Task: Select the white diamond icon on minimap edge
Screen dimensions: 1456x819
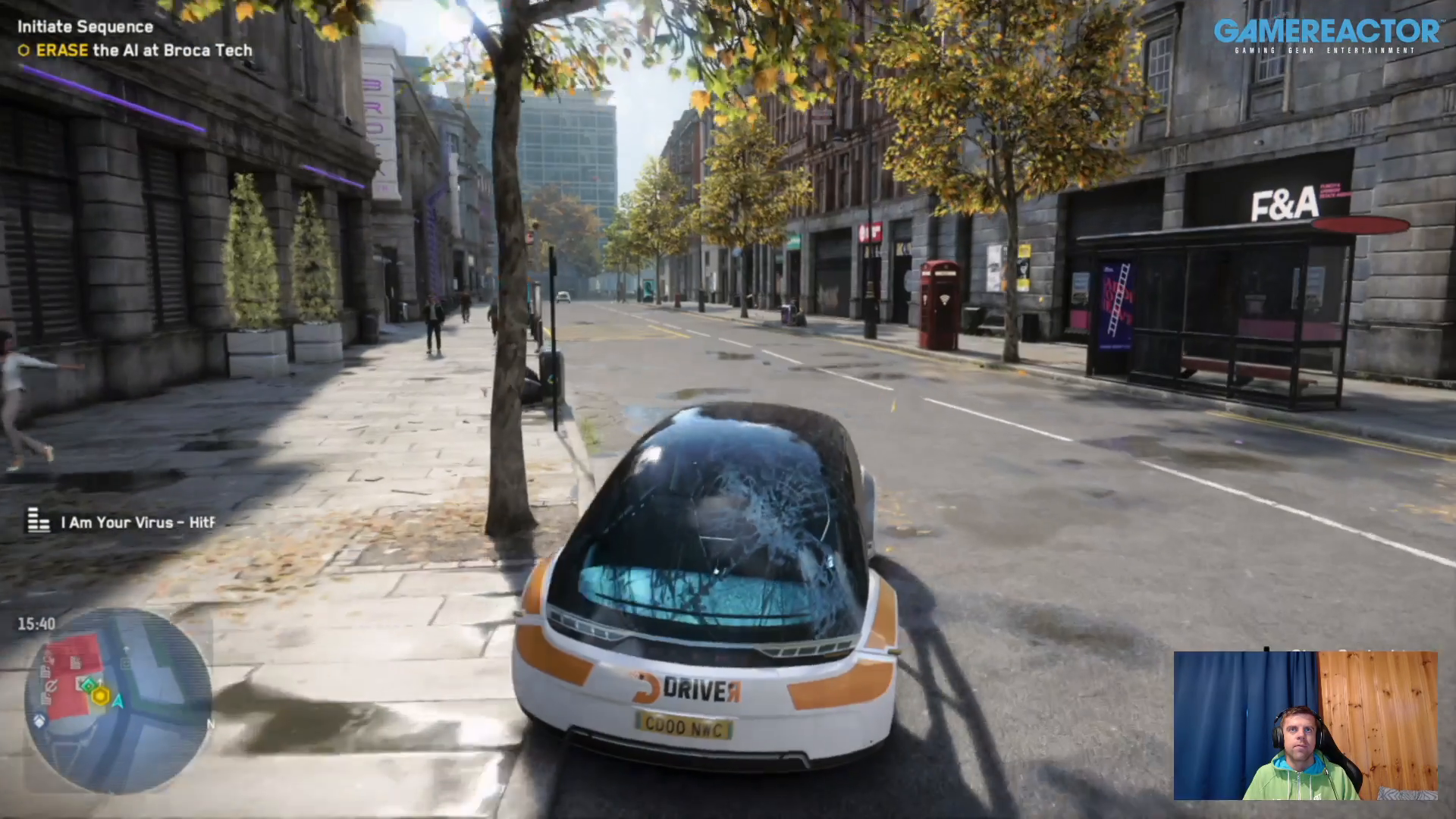Action: tap(39, 719)
